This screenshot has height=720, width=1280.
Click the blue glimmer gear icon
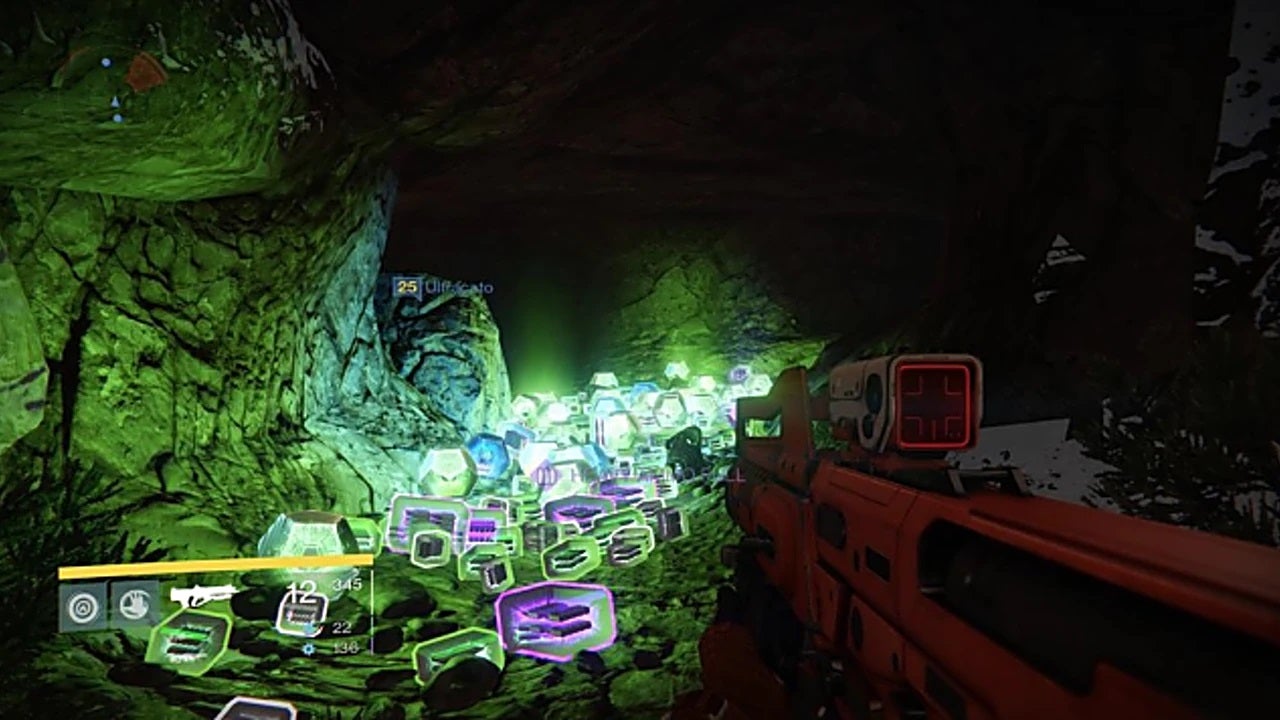(309, 648)
